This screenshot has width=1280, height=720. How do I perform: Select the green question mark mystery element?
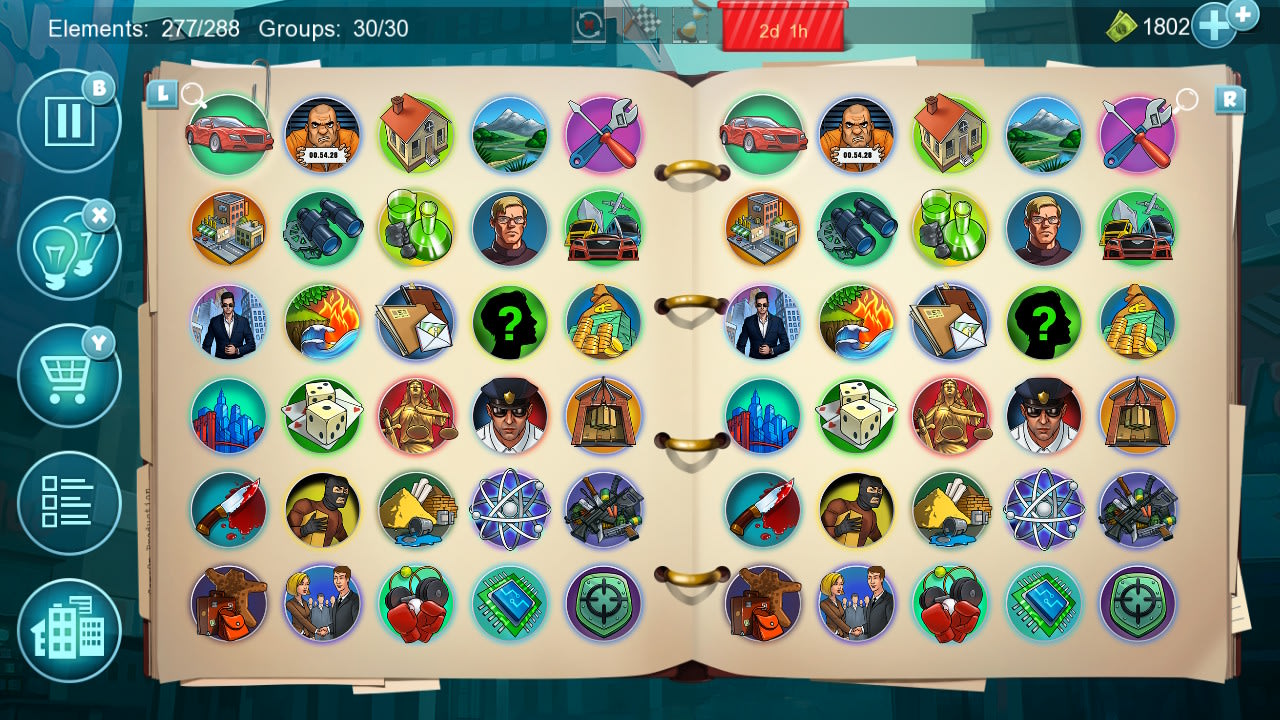click(509, 323)
